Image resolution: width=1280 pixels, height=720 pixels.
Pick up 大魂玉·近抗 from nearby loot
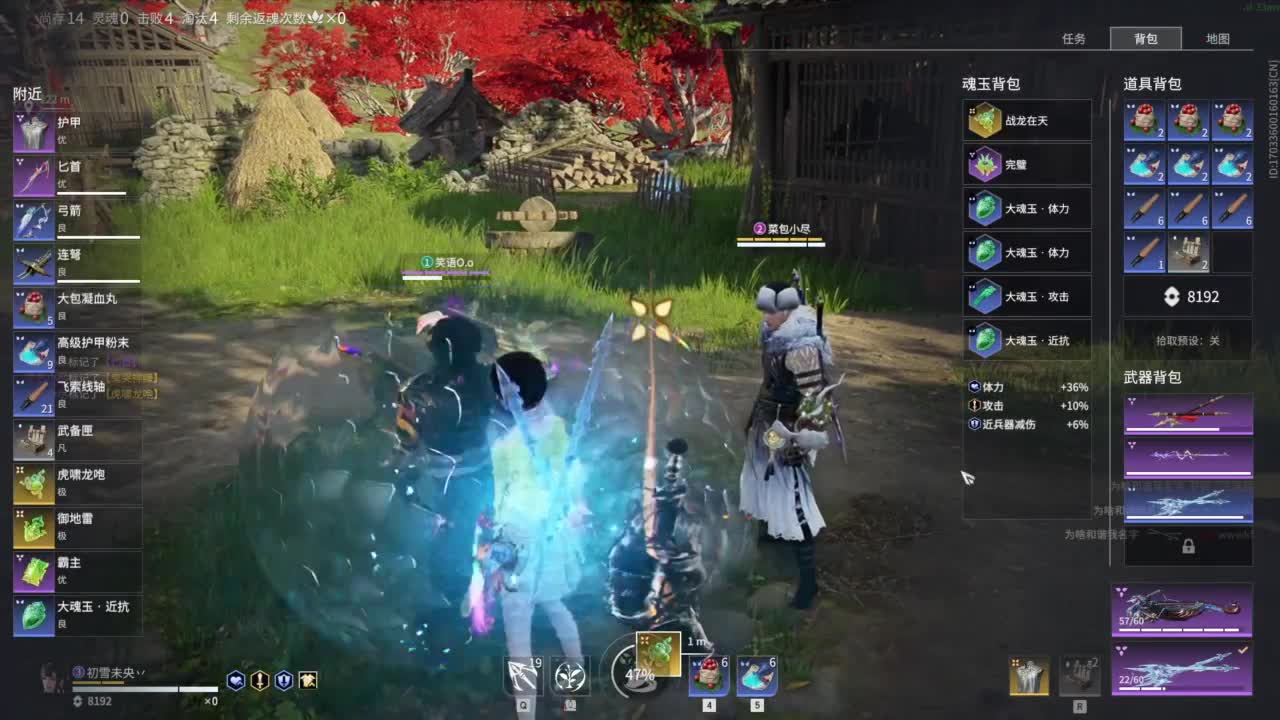click(33, 613)
